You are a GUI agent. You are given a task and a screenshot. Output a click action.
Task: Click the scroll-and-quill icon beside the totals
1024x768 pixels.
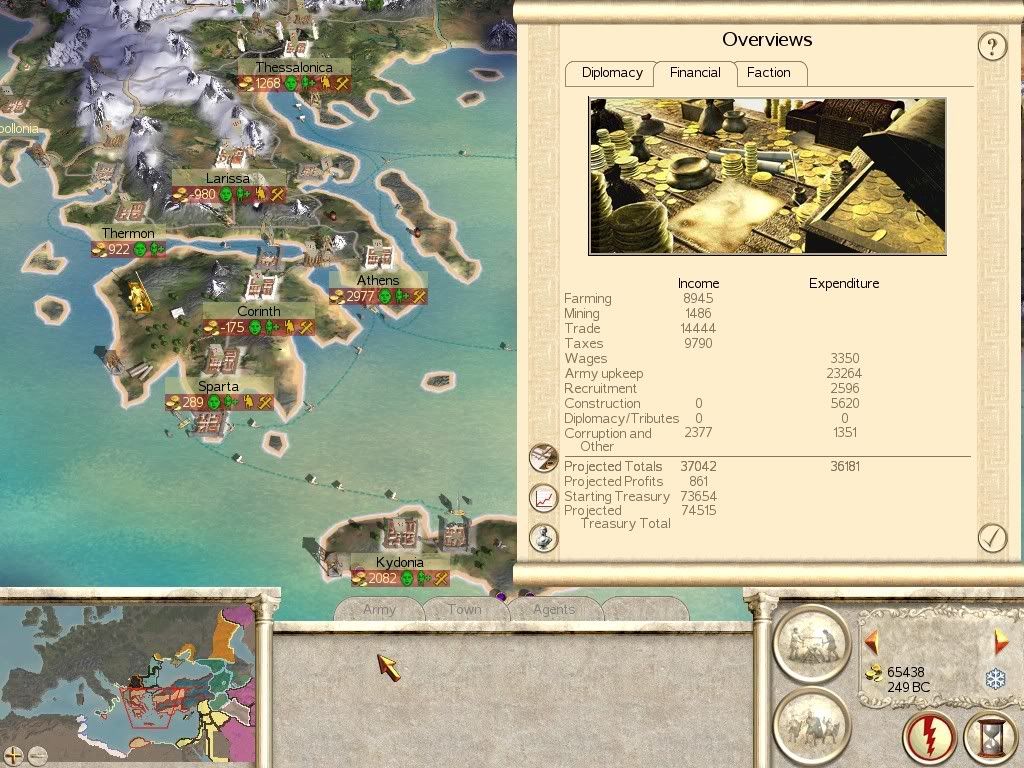click(x=543, y=458)
